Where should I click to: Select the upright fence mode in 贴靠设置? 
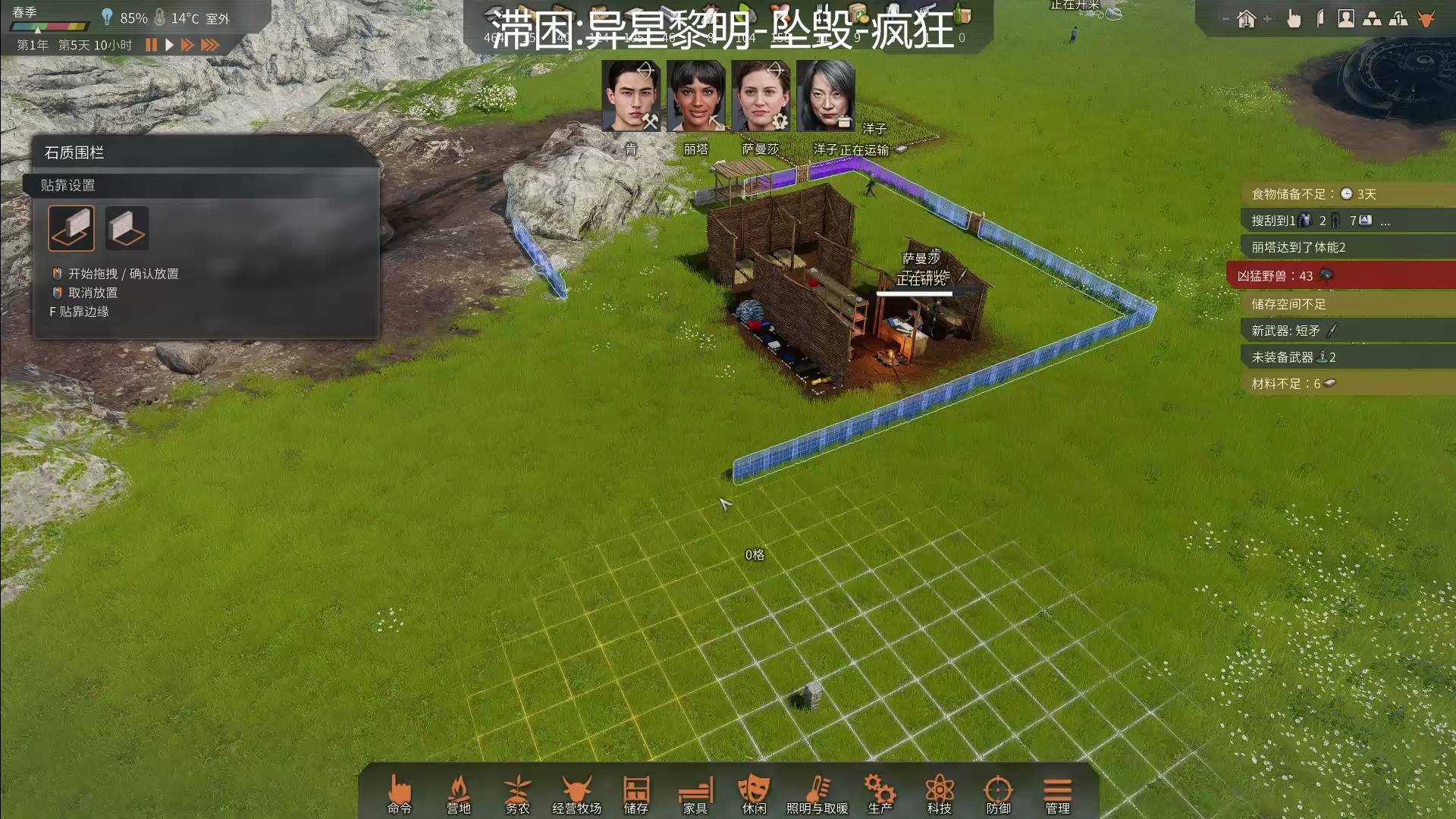(x=71, y=227)
